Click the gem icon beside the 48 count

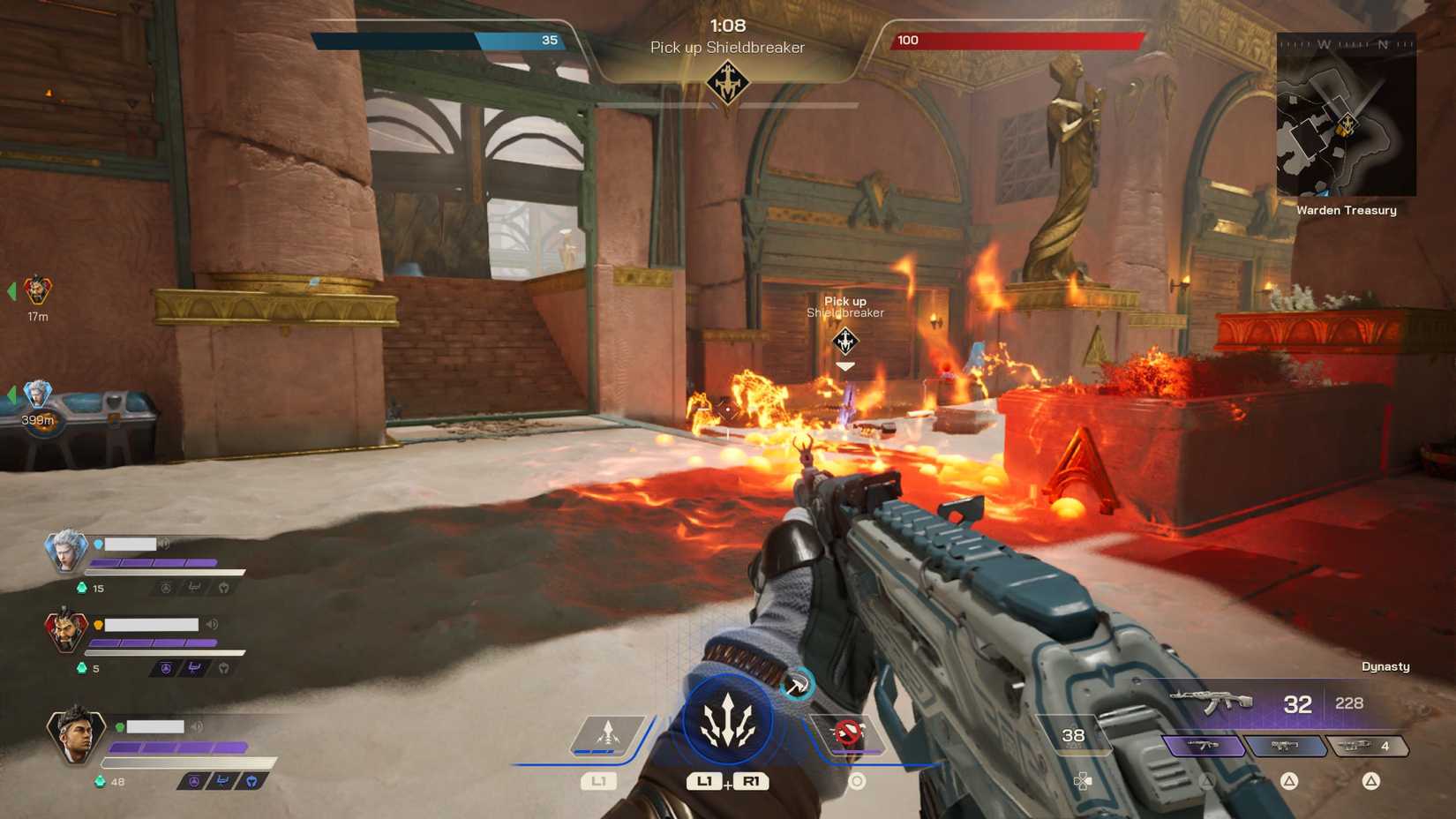(100, 782)
